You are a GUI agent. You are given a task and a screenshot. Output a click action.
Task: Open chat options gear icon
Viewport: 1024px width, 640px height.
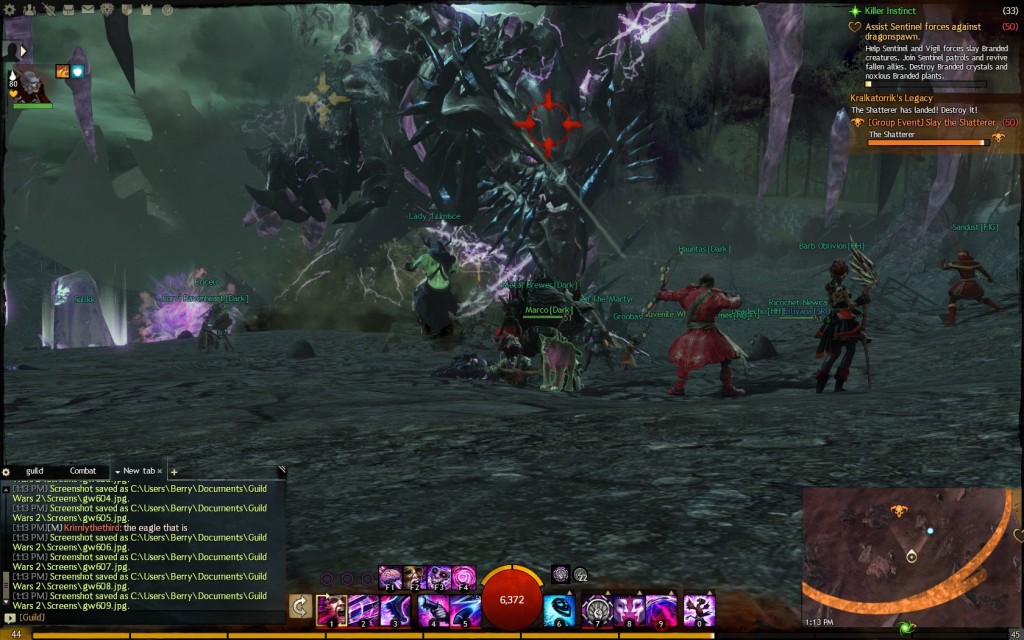click(6, 471)
